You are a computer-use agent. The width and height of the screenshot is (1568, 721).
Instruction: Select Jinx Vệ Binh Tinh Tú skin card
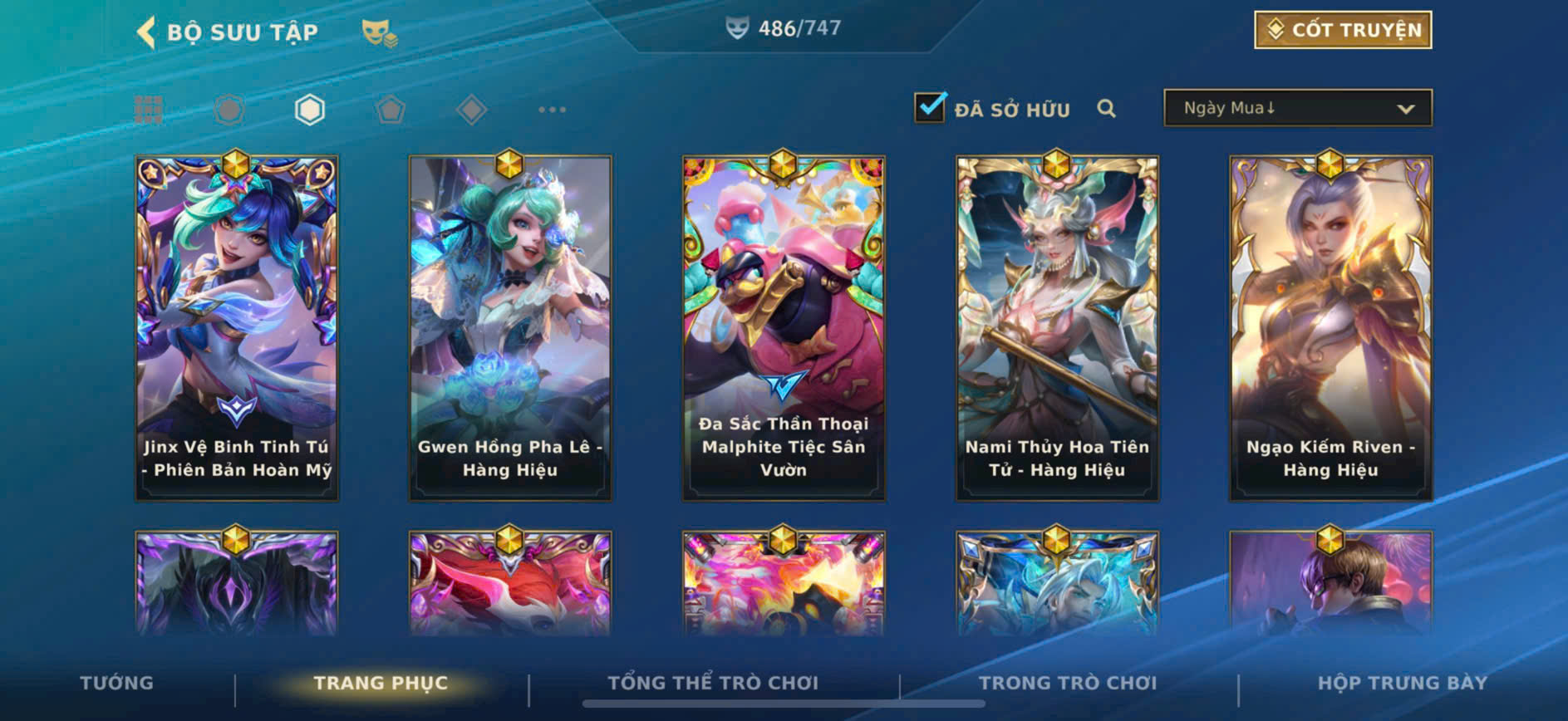pyautogui.click(x=237, y=327)
